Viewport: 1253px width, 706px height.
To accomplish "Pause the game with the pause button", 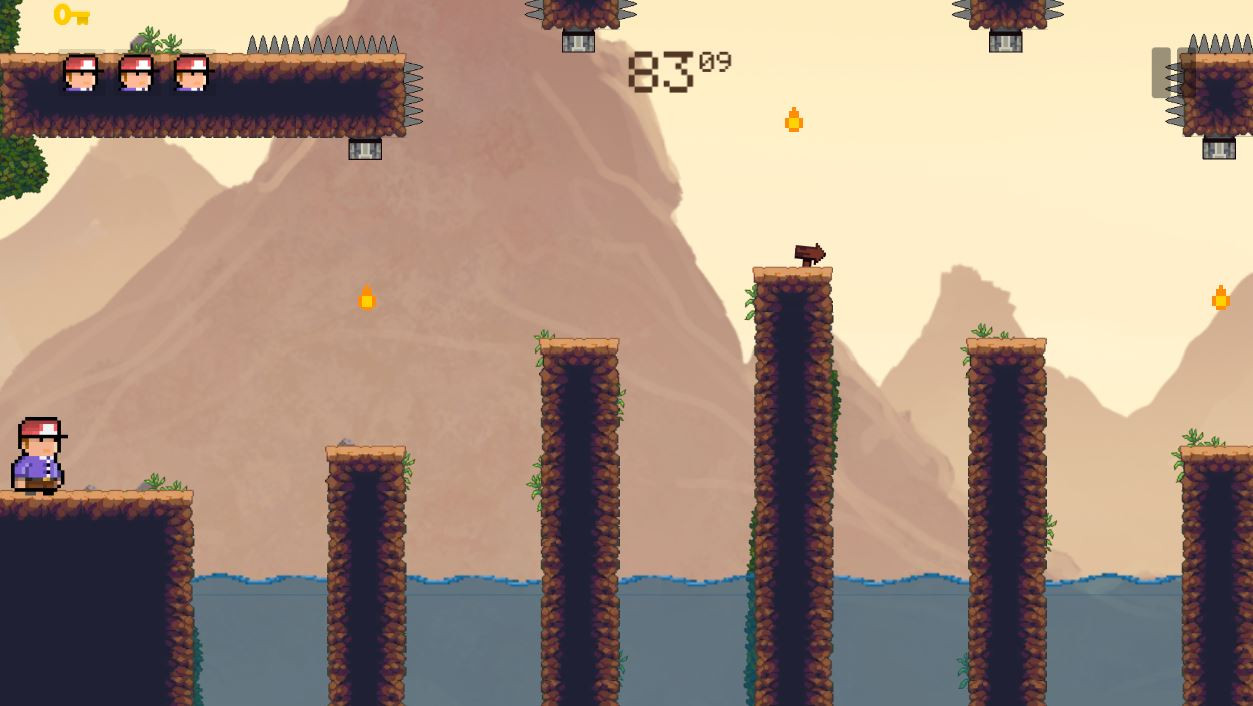I will [x=1172, y=72].
